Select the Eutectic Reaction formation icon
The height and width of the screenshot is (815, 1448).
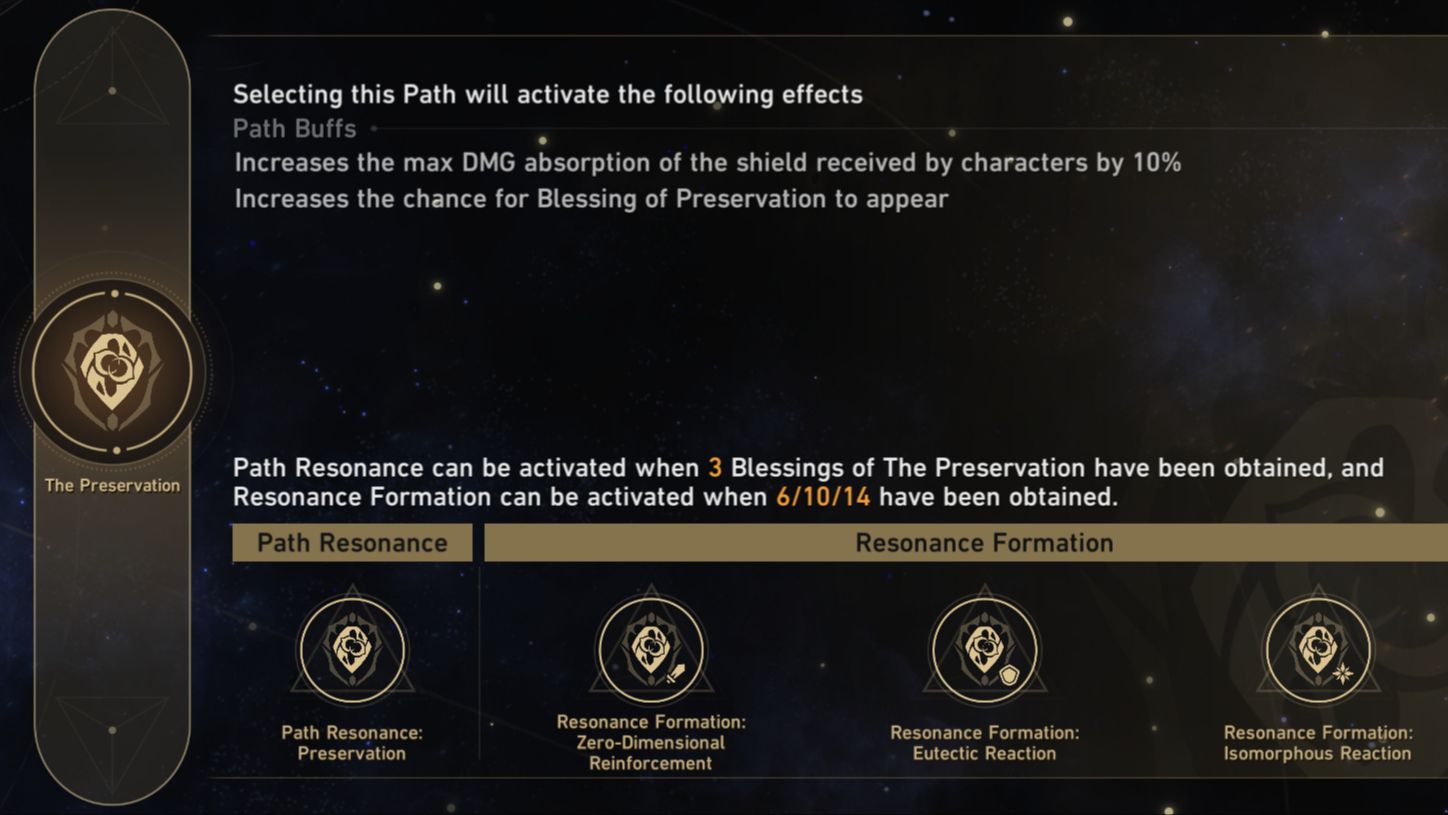coord(984,648)
